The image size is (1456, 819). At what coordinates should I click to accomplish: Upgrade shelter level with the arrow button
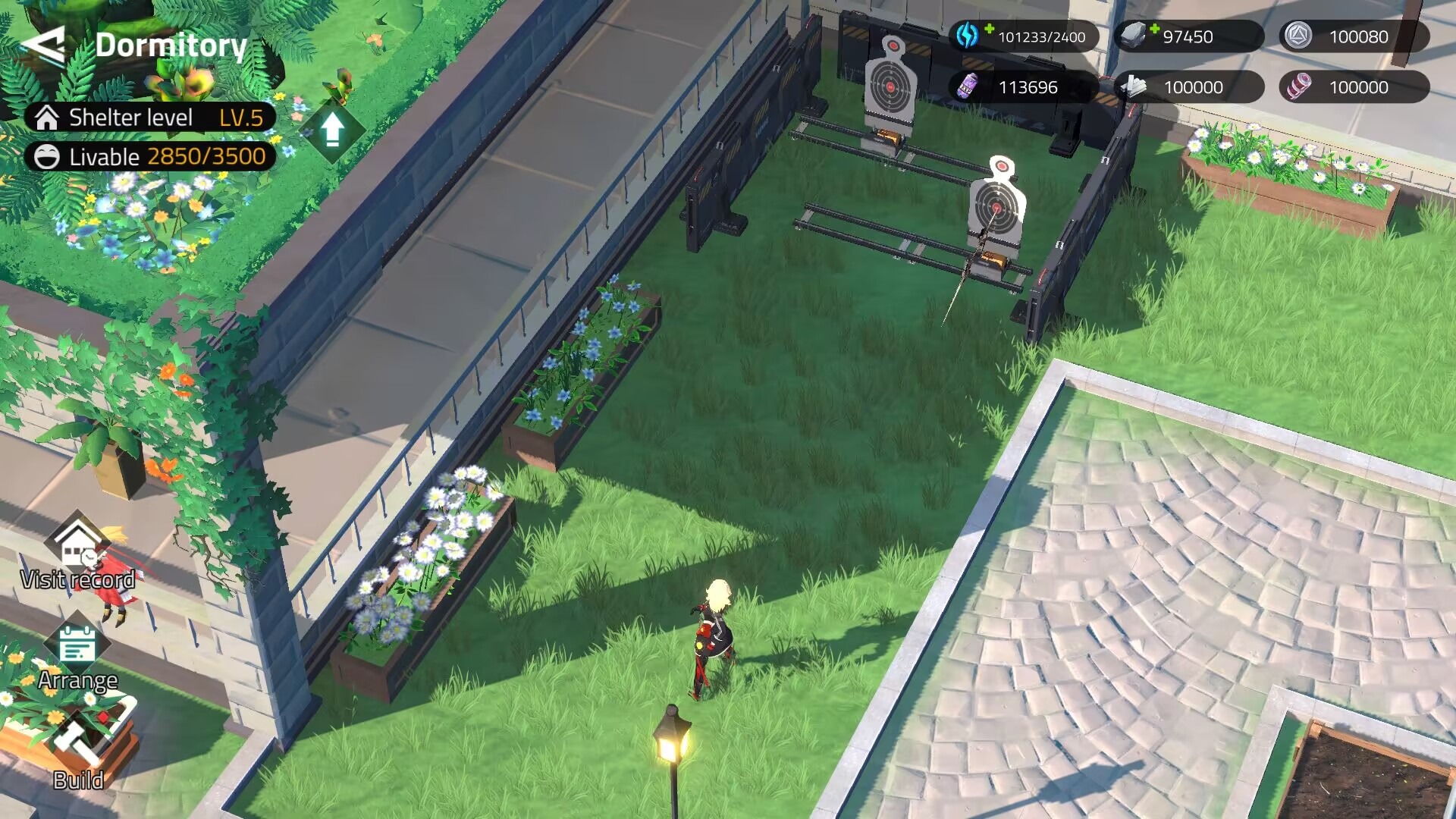tap(332, 130)
